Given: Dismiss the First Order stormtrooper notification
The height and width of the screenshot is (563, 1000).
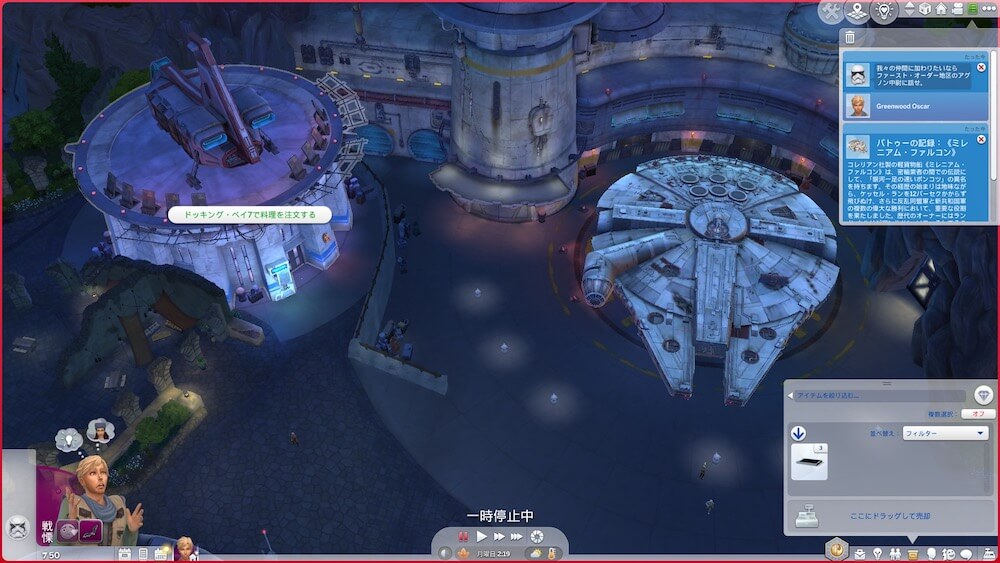Looking at the screenshot, I should pyautogui.click(x=981, y=67).
